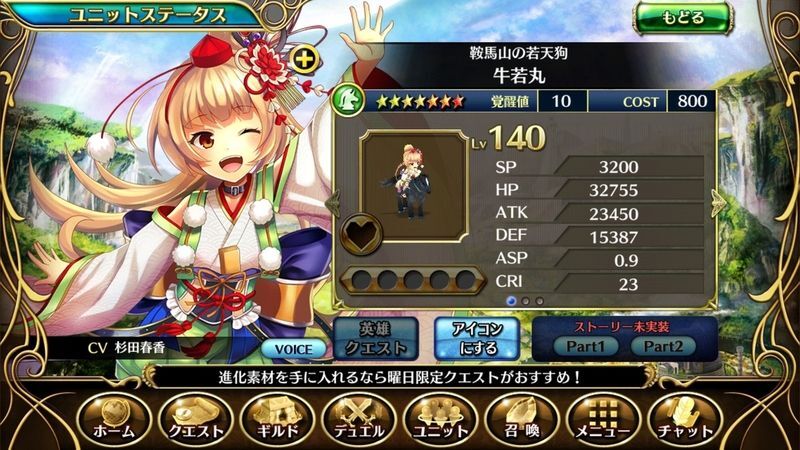The height and width of the screenshot is (450, 800).
Task: Show next stats page with right arrow
Action: click(718, 203)
